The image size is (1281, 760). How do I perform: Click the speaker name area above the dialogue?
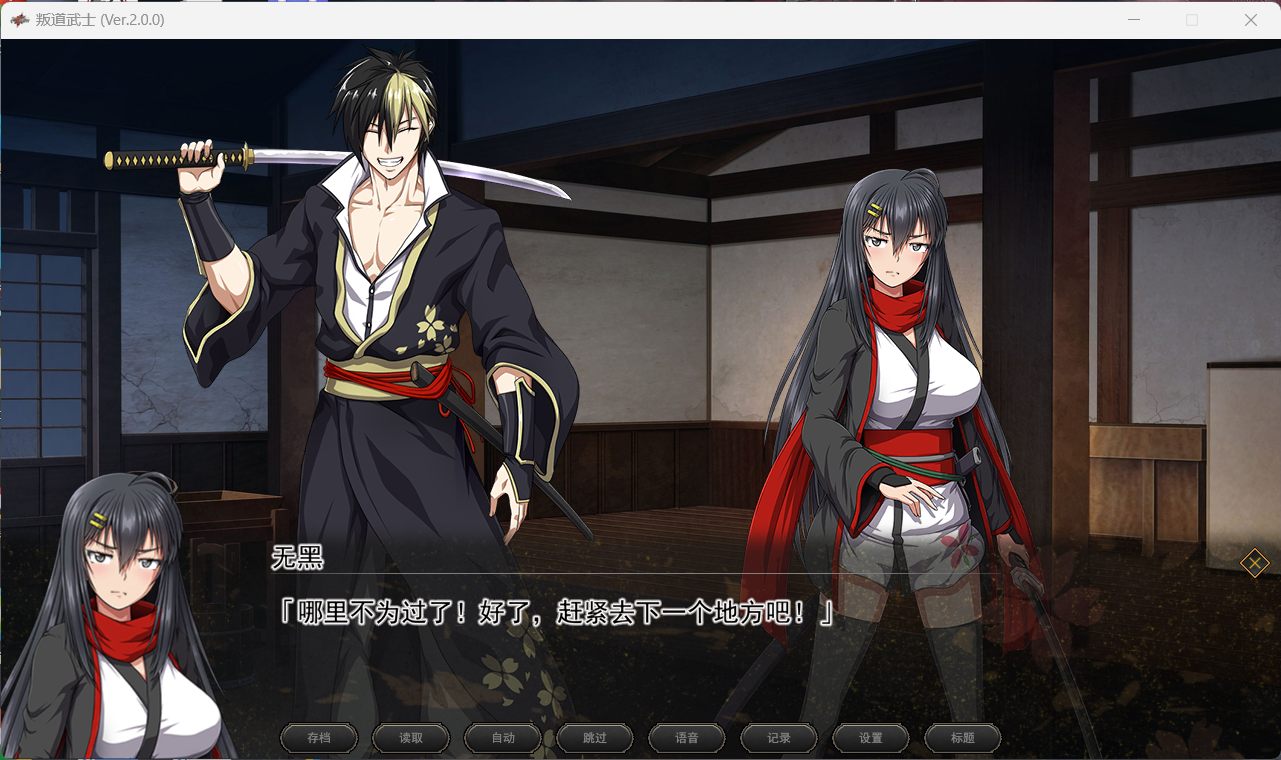(299, 560)
